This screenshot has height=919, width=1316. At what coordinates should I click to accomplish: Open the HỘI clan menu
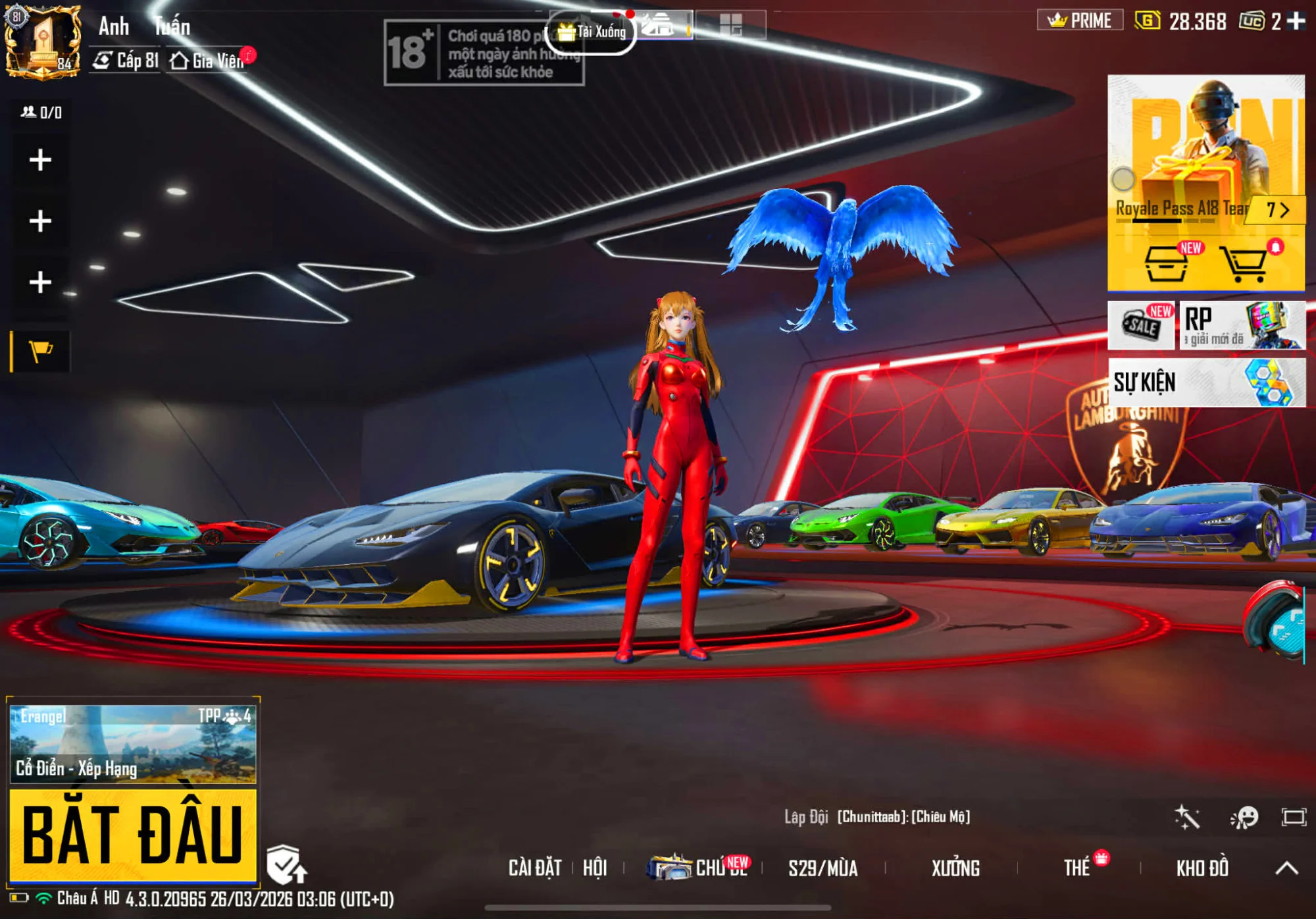[595, 868]
